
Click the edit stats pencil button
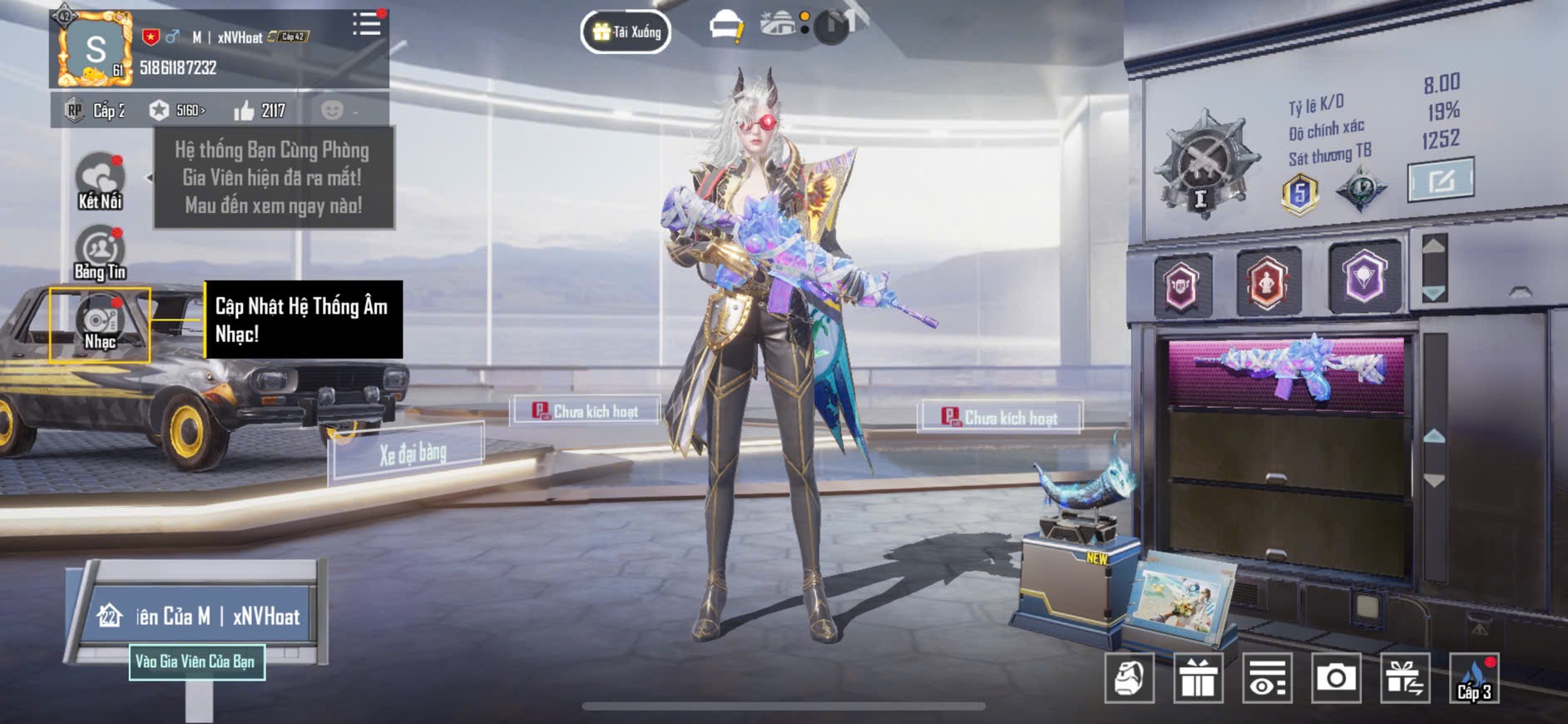point(1441,179)
